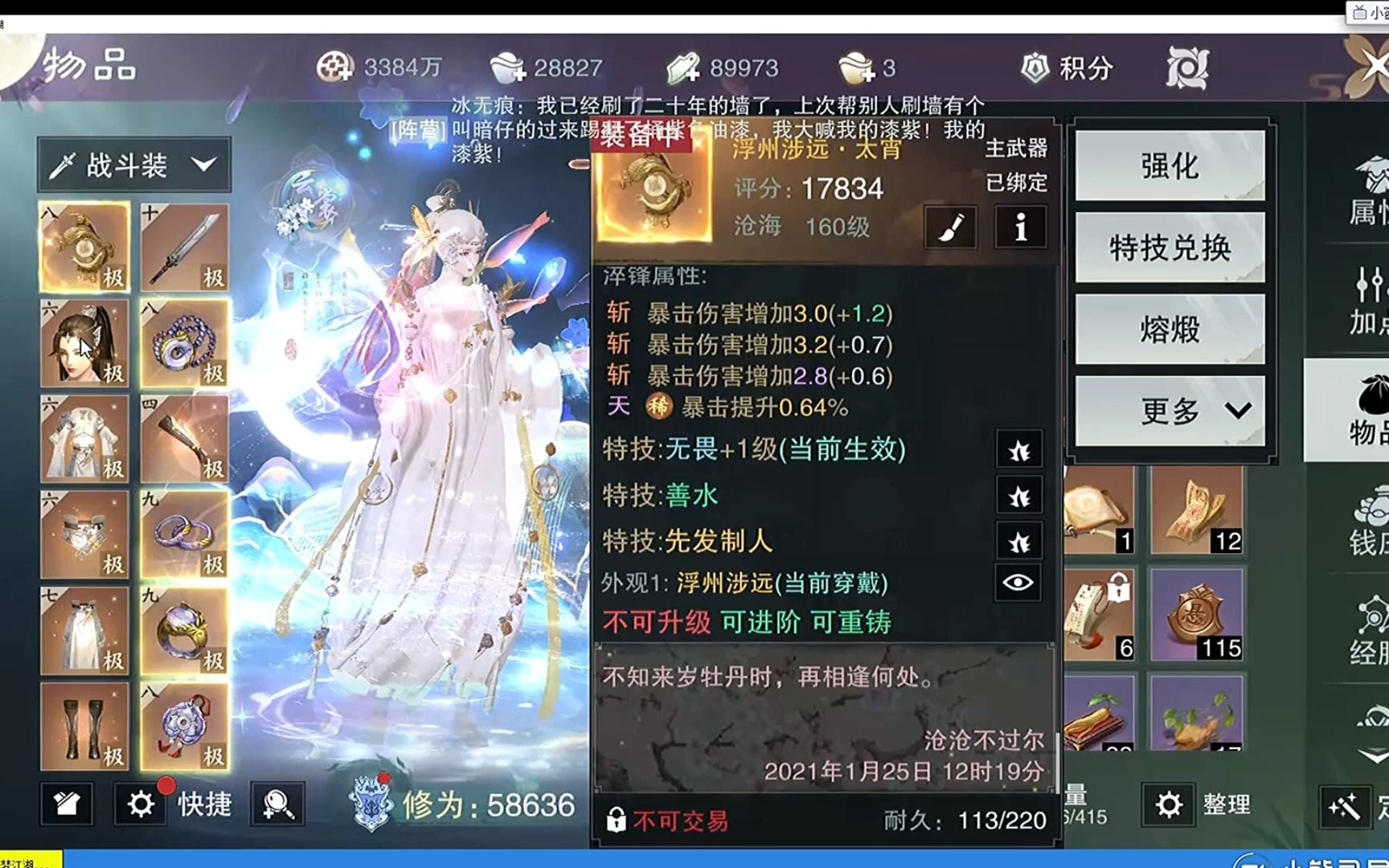The image size is (1389, 868).
Task: Toggle the 先发制人 special skill star
Action: tap(1019, 542)
